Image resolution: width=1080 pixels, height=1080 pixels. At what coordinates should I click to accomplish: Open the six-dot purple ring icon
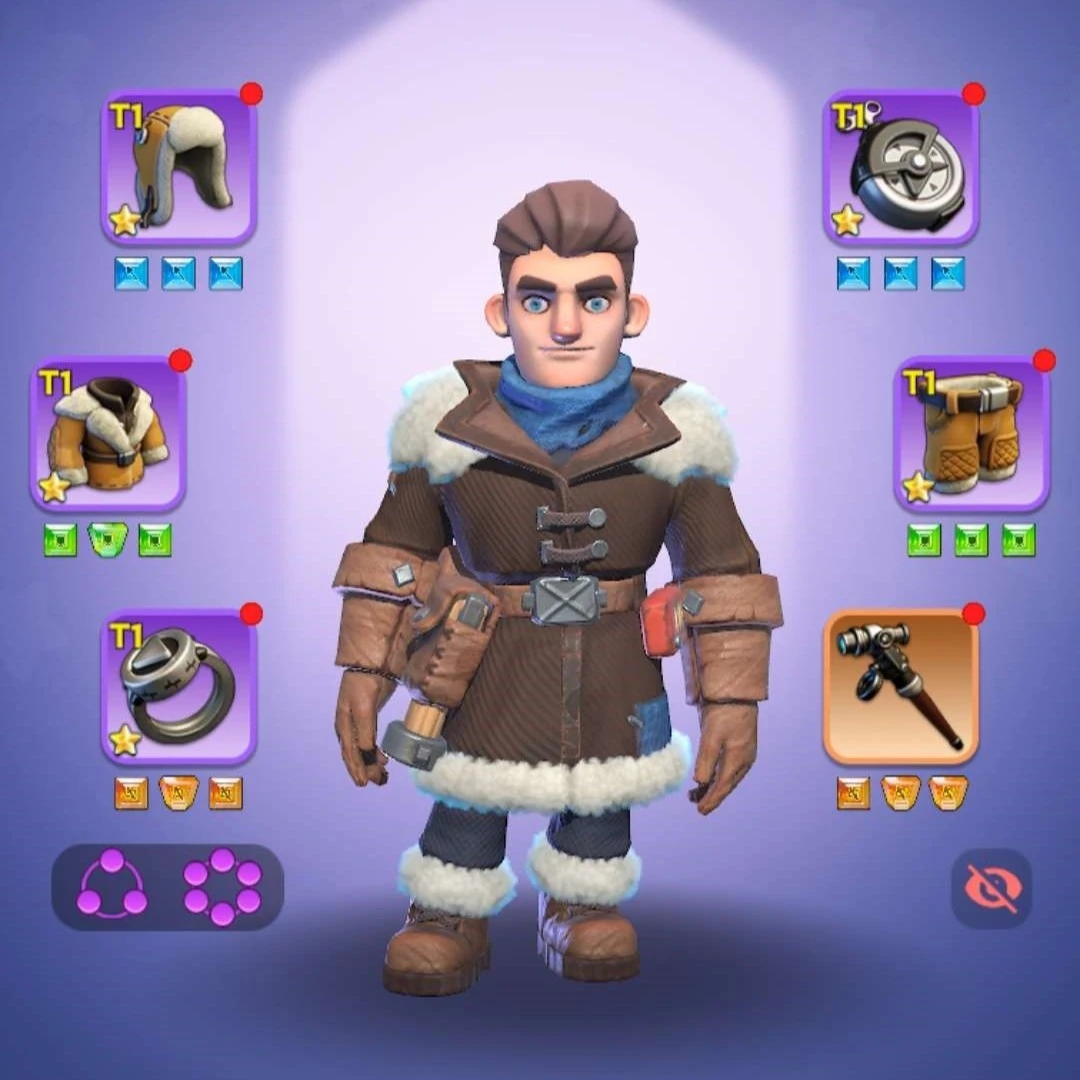pyautogui.click(x=222, y=888)
